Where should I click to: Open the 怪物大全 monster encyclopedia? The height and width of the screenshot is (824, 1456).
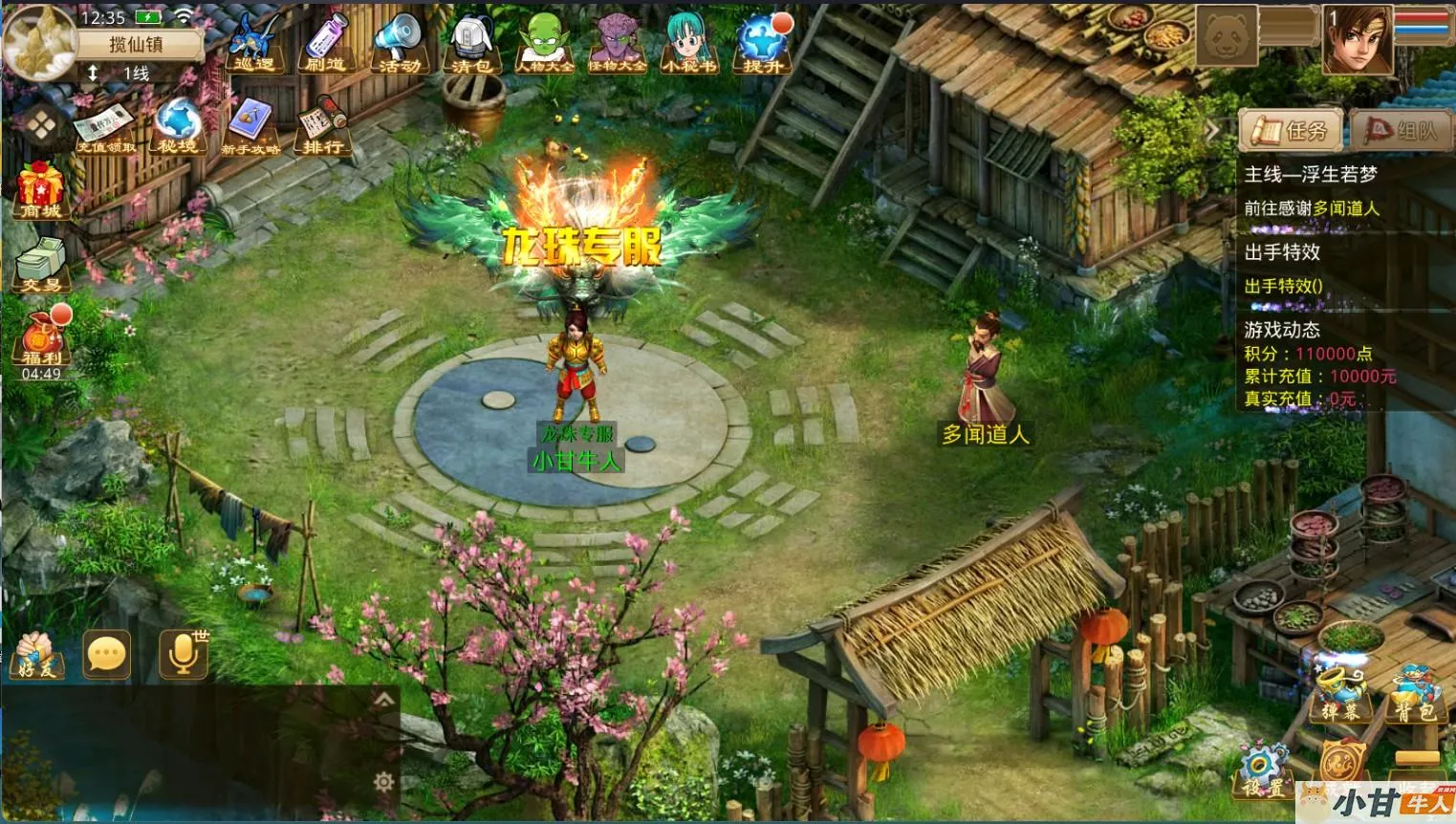point(617,44)
